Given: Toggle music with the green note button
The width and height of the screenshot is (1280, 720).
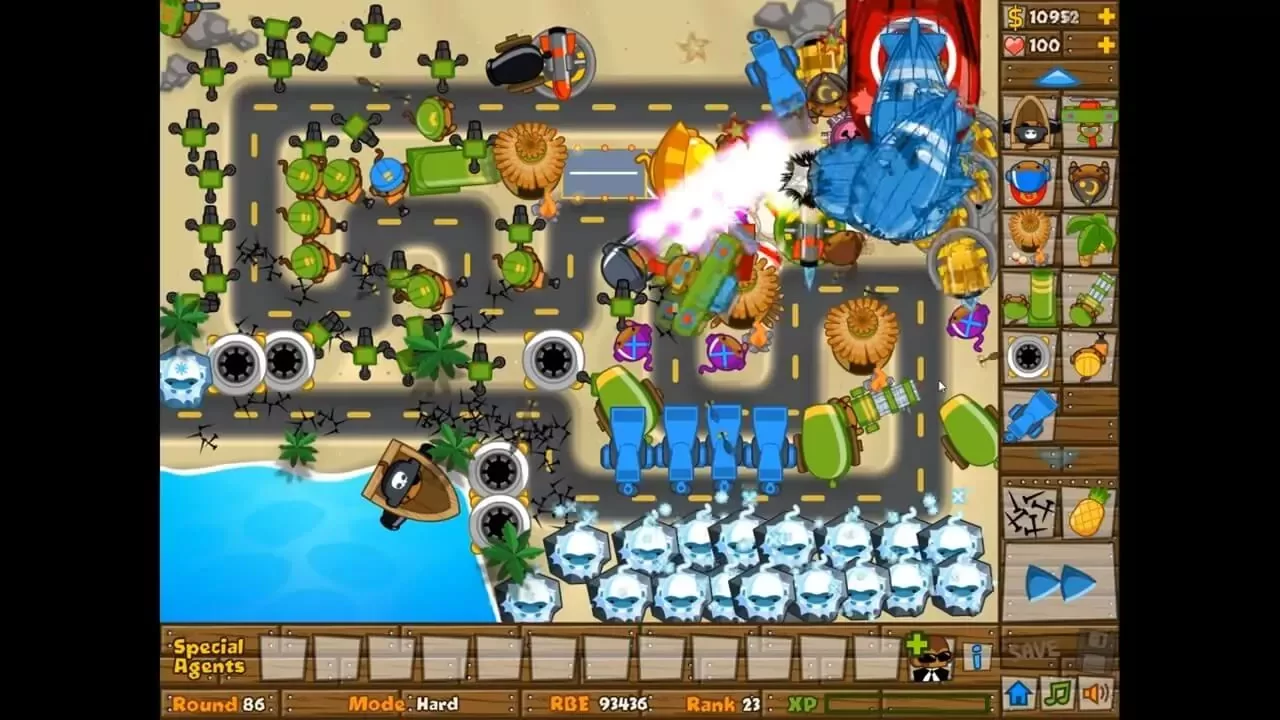Looking at the screenshot, I should 1057,692.
